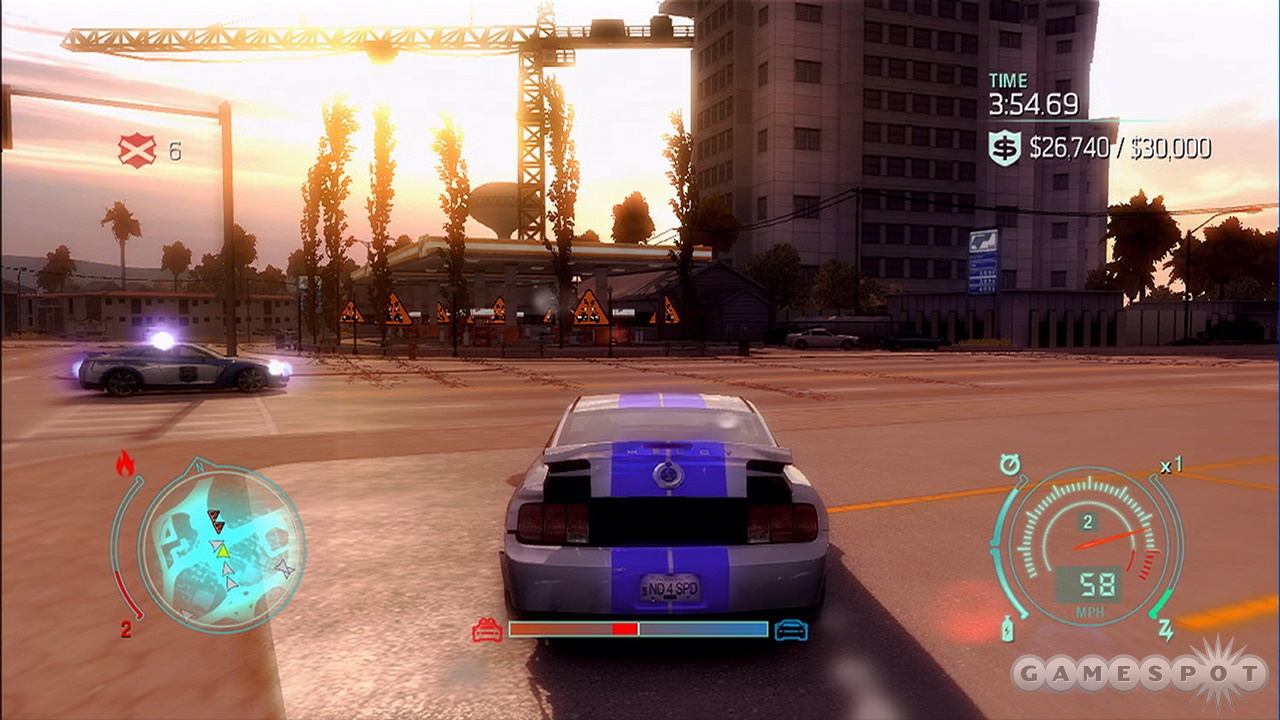The width and height of the screenshot is (1280, 720).
Task: Click the circular minimap
Action: tap(220, 546)
